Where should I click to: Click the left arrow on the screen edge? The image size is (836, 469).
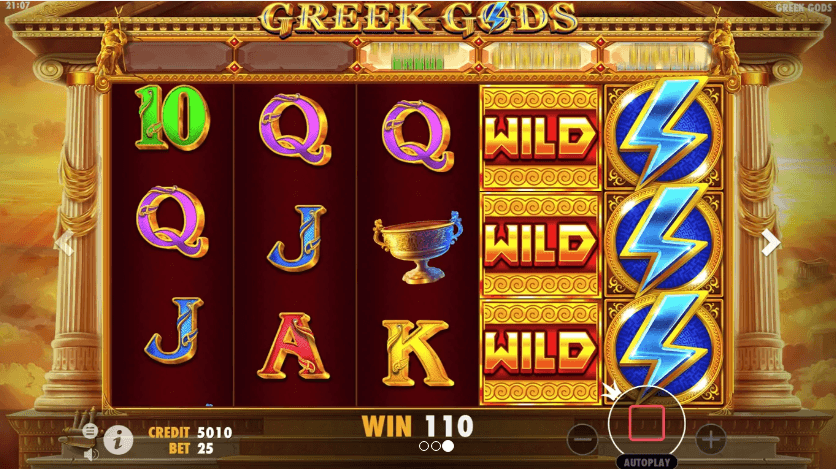[x=65, y=243]
